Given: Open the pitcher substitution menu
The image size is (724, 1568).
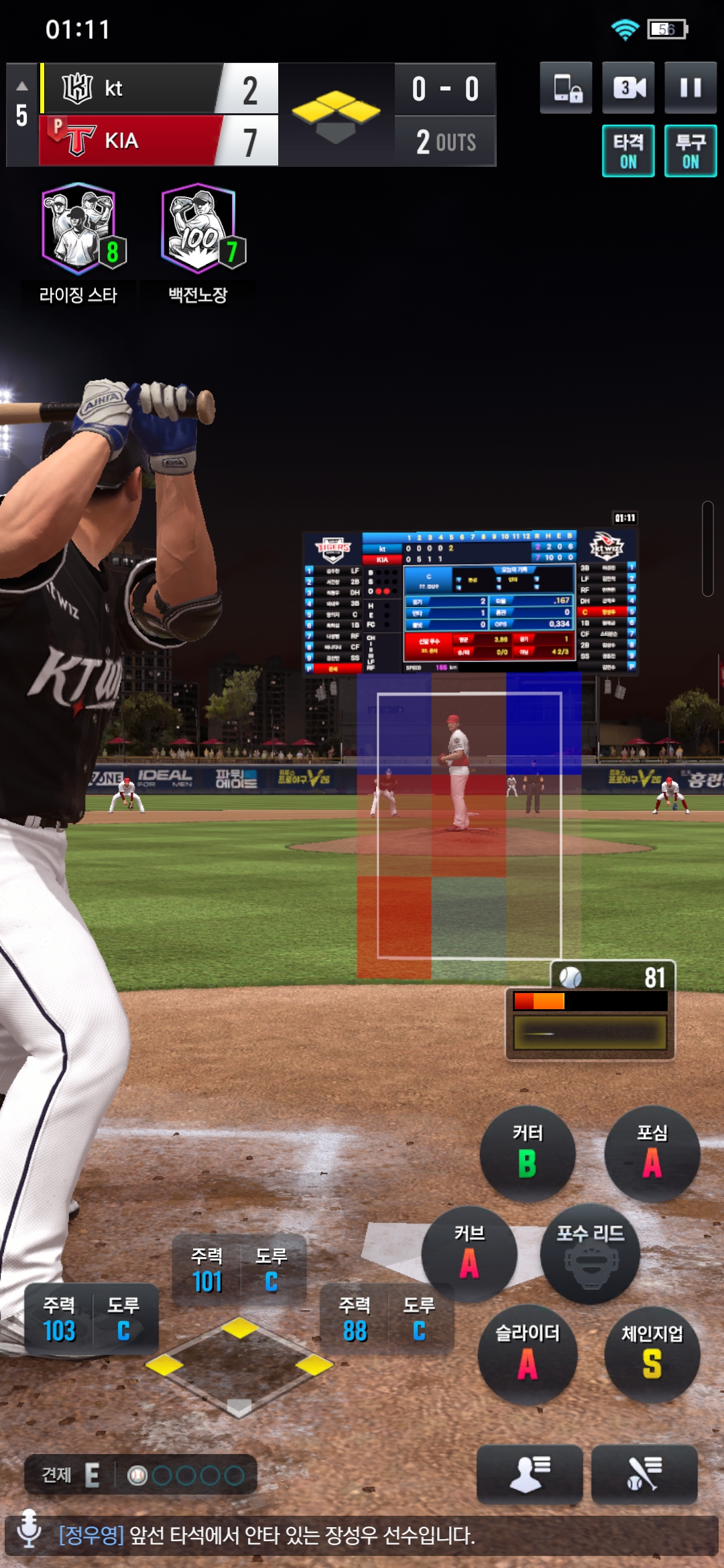Looking at the screenshot, I should click(530, 1474).
